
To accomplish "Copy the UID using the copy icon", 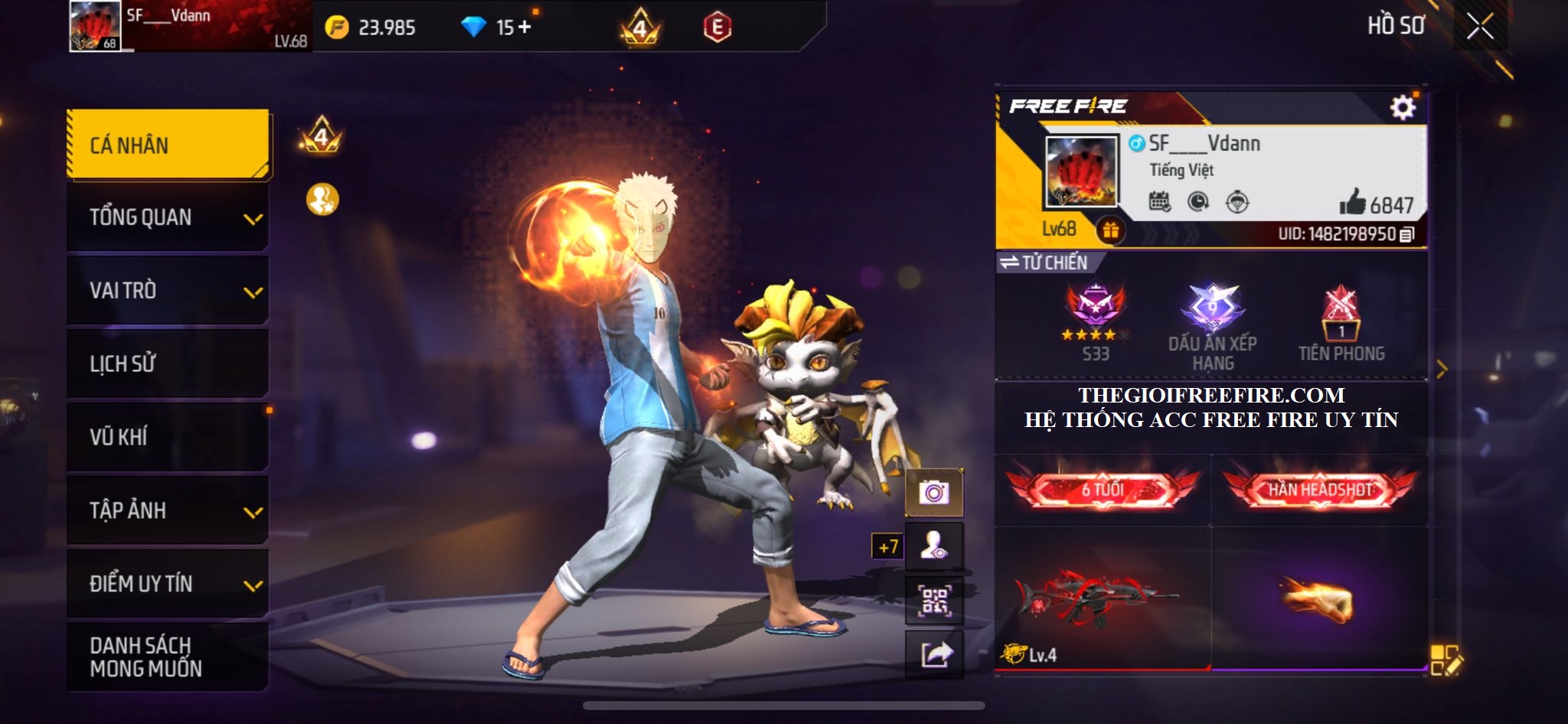I will click(x=1407, y=234).
